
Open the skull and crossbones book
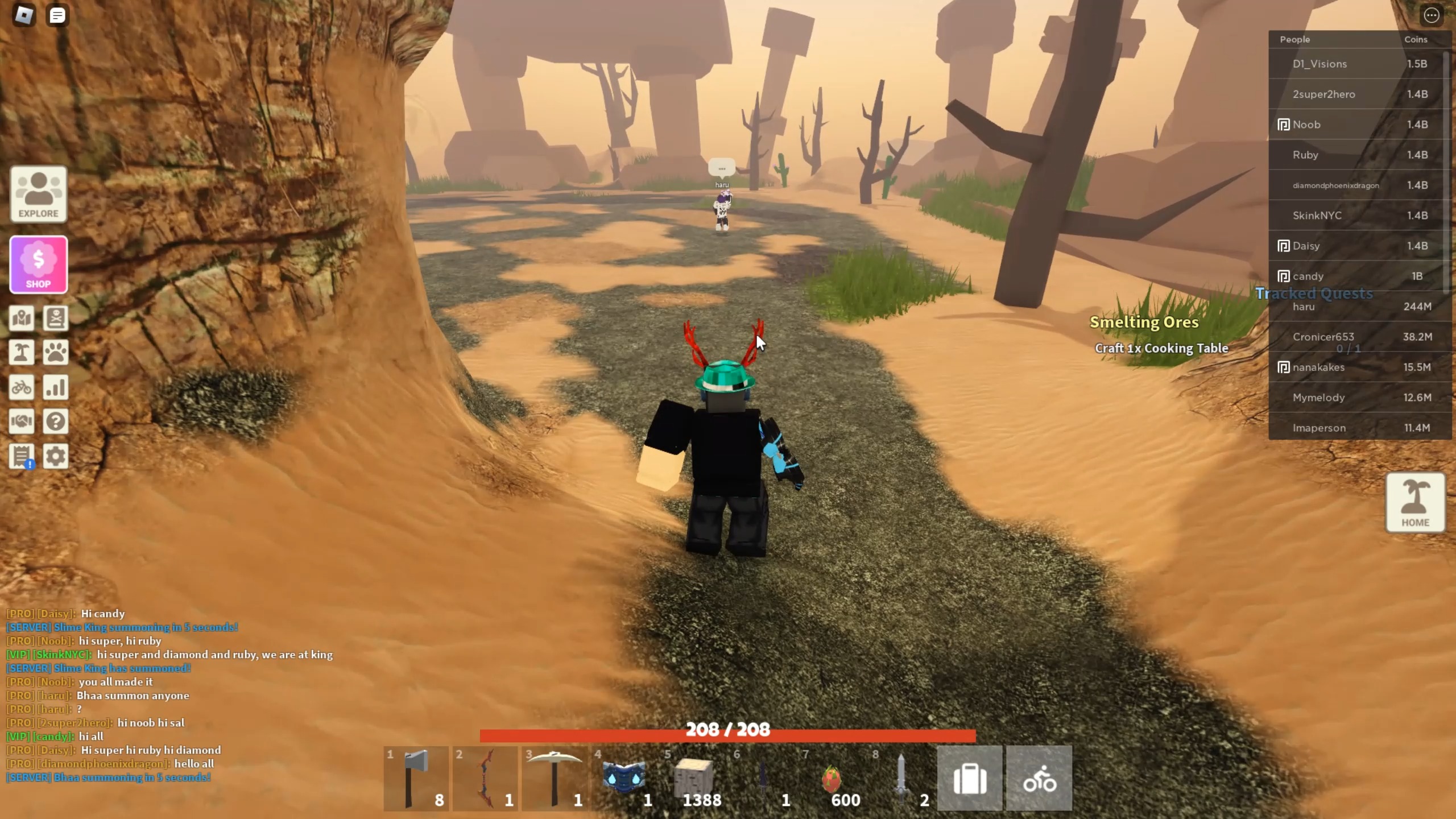pos(55,318)
